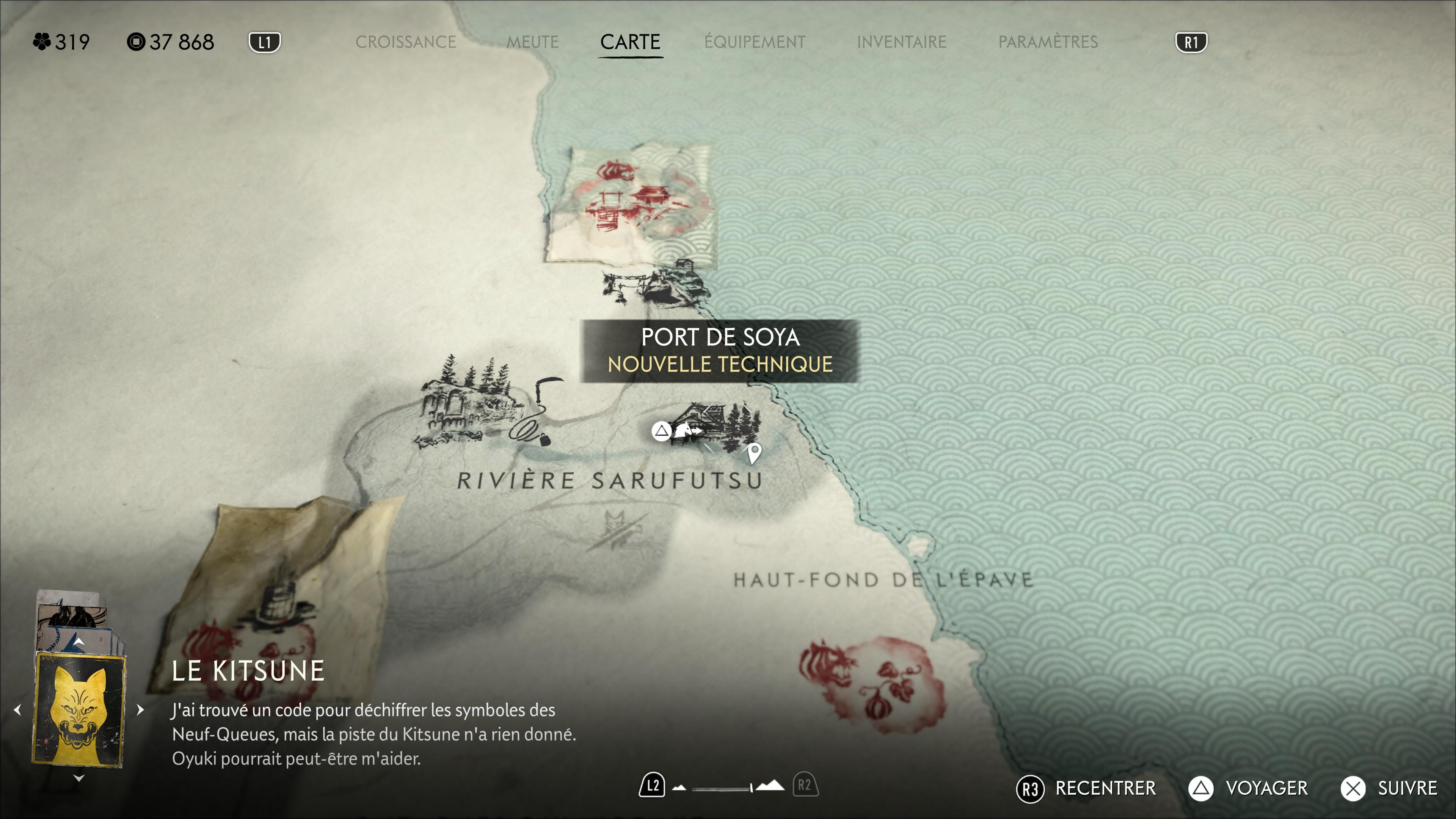Select the Le Kitsune quest card
The width and height of the screenshot is (1456, 819).
(x=79, y=710)
